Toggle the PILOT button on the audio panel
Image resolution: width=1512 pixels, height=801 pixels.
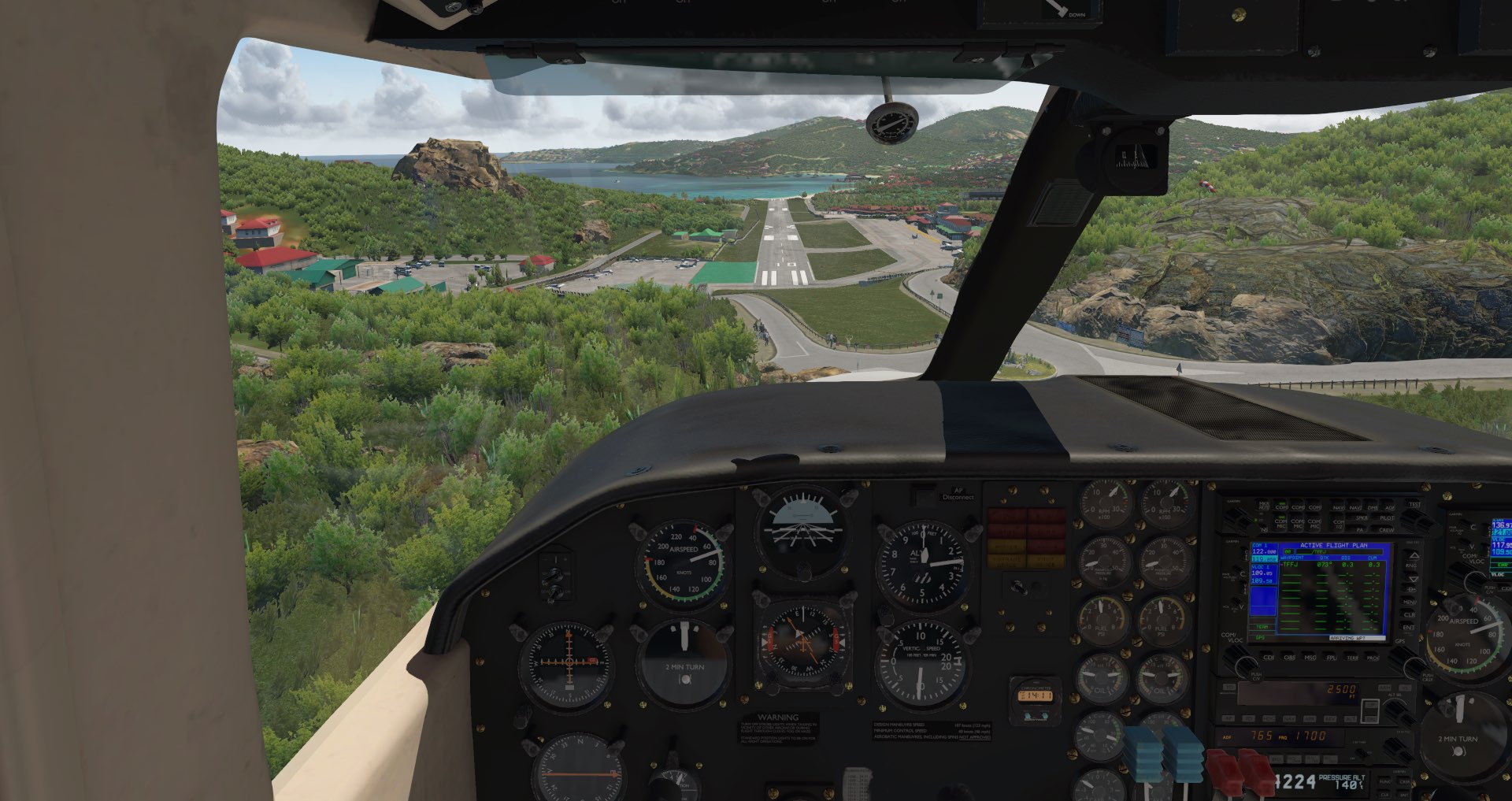tap(1387, 518)
